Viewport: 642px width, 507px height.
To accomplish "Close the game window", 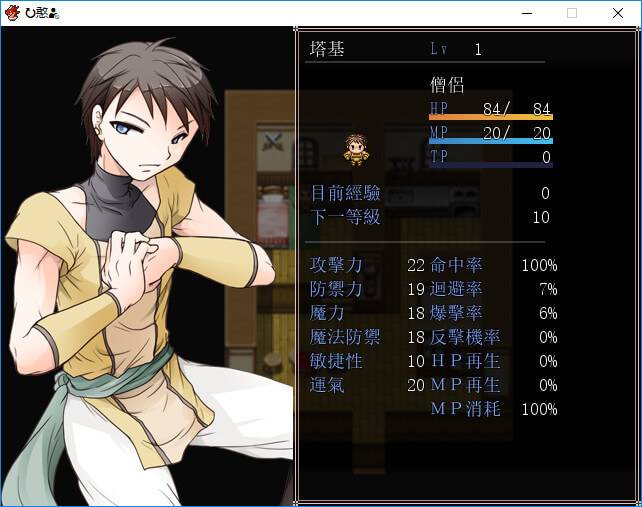I will pyautogui.click(x=618, y=13).
